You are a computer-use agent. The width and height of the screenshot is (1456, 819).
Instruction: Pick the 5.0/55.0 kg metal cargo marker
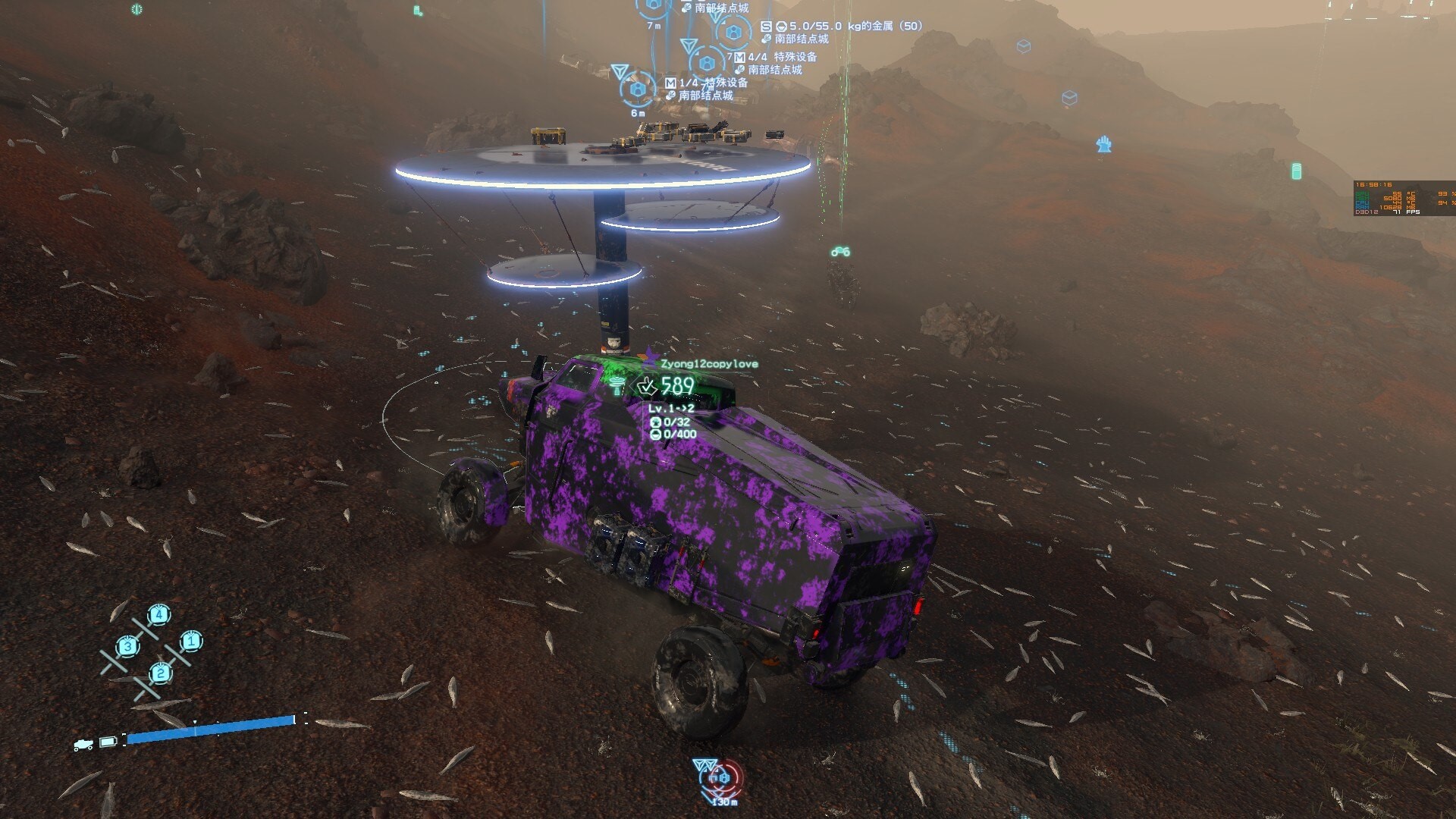[733, 33]
